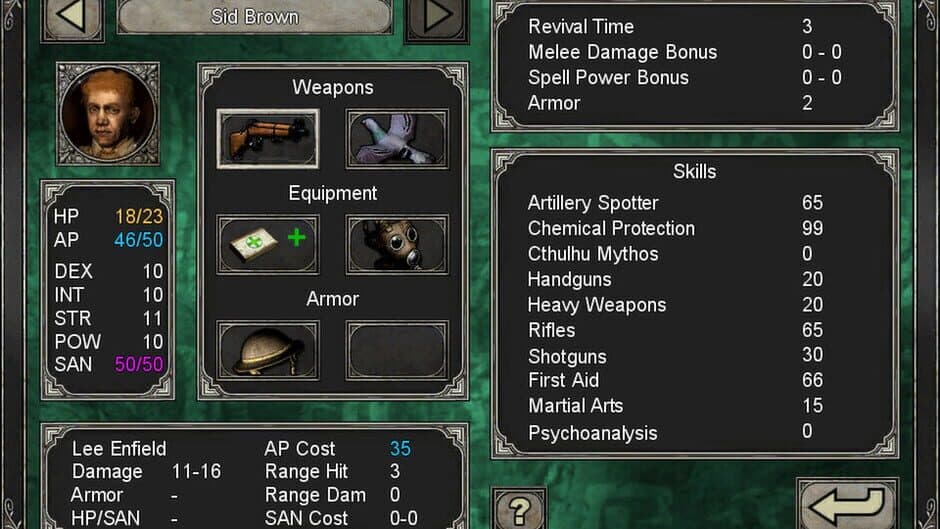The image size is (940, 529).
Task: Click Sid Brown's portrait
Action: (108, 113)
